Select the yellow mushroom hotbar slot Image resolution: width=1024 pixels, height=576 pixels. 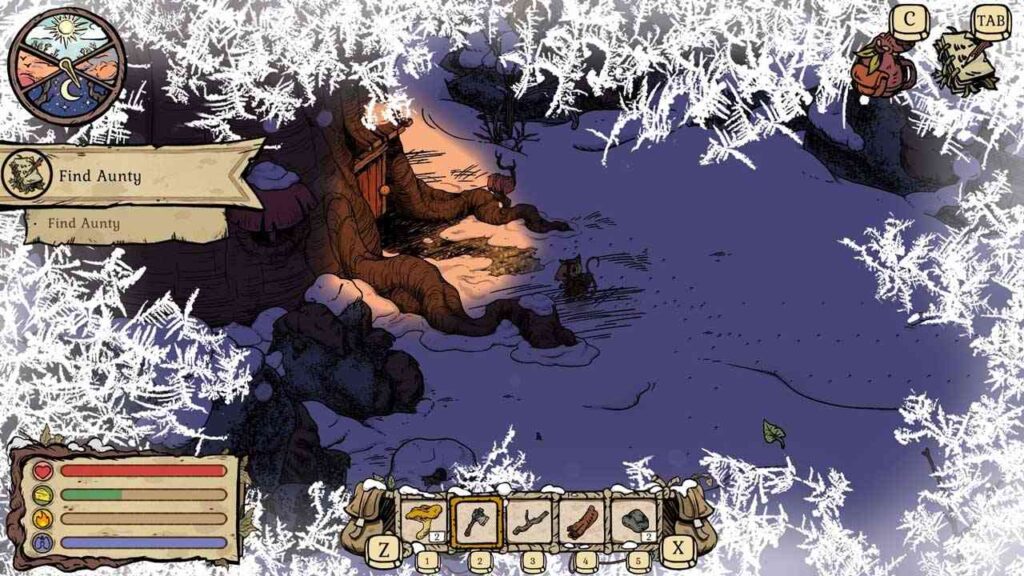[x=423, y=520]
